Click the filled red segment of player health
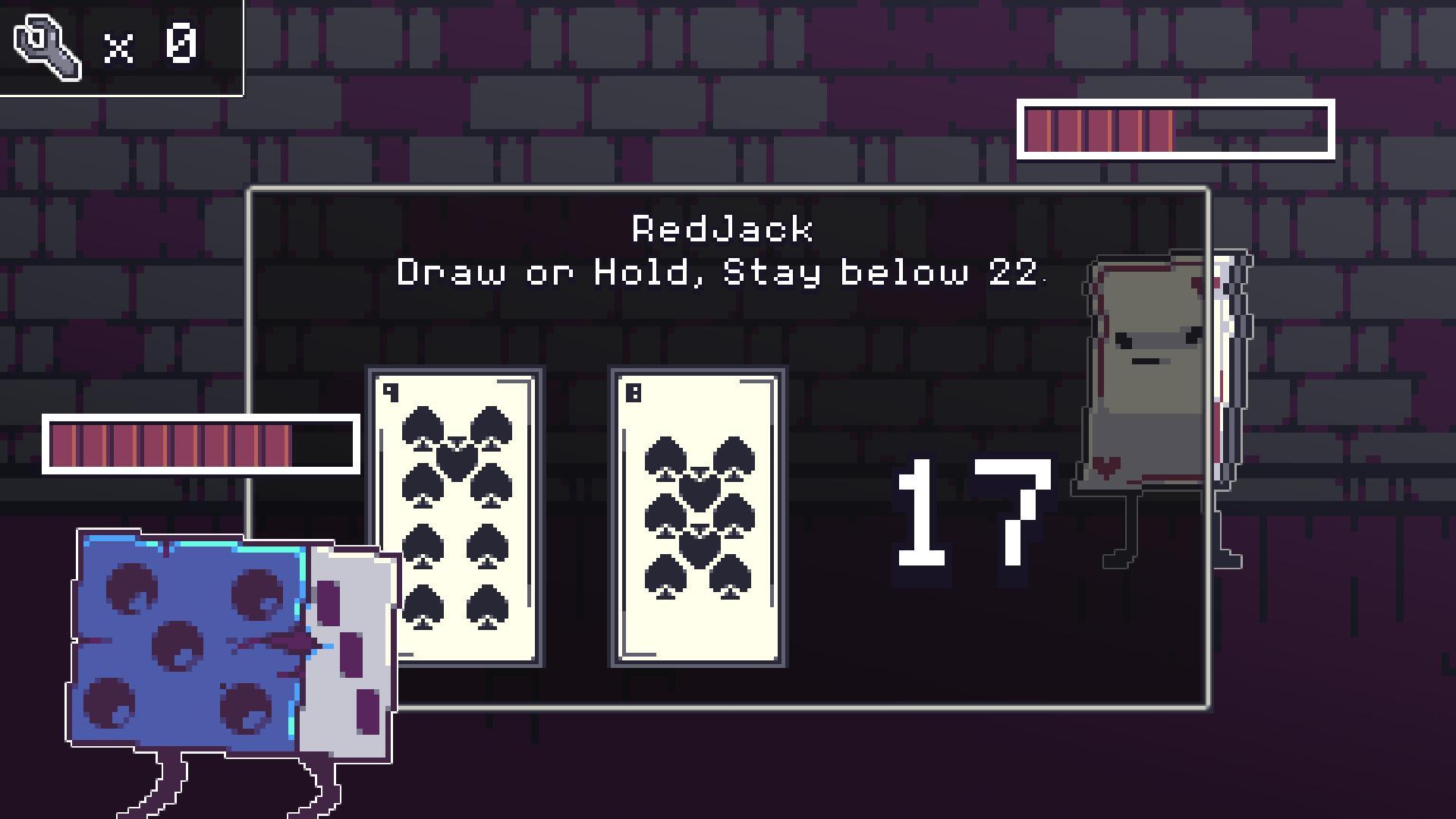 pyautogui.click(x=167, y=444)
